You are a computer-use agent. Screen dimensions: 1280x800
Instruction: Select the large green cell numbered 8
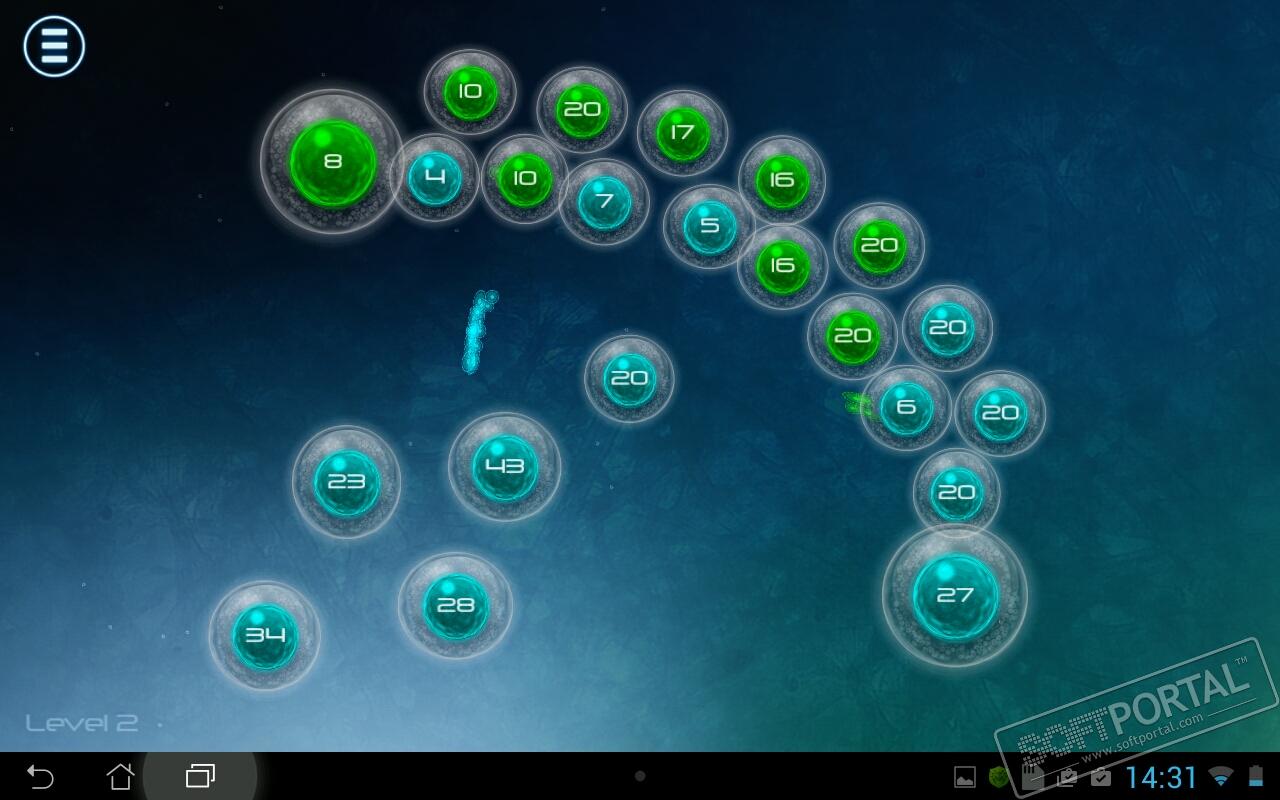point(332,162)
